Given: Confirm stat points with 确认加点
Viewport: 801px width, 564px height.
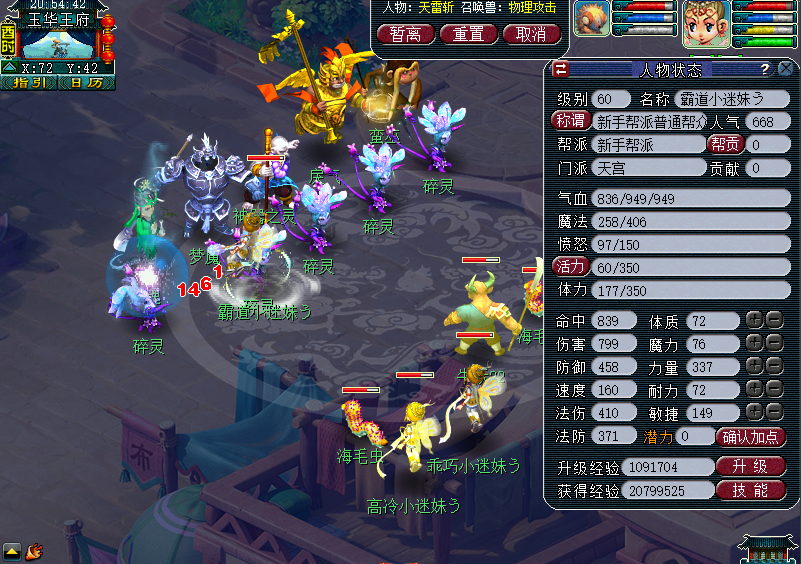Looking at the screenshot, I should tap(751, 436).
